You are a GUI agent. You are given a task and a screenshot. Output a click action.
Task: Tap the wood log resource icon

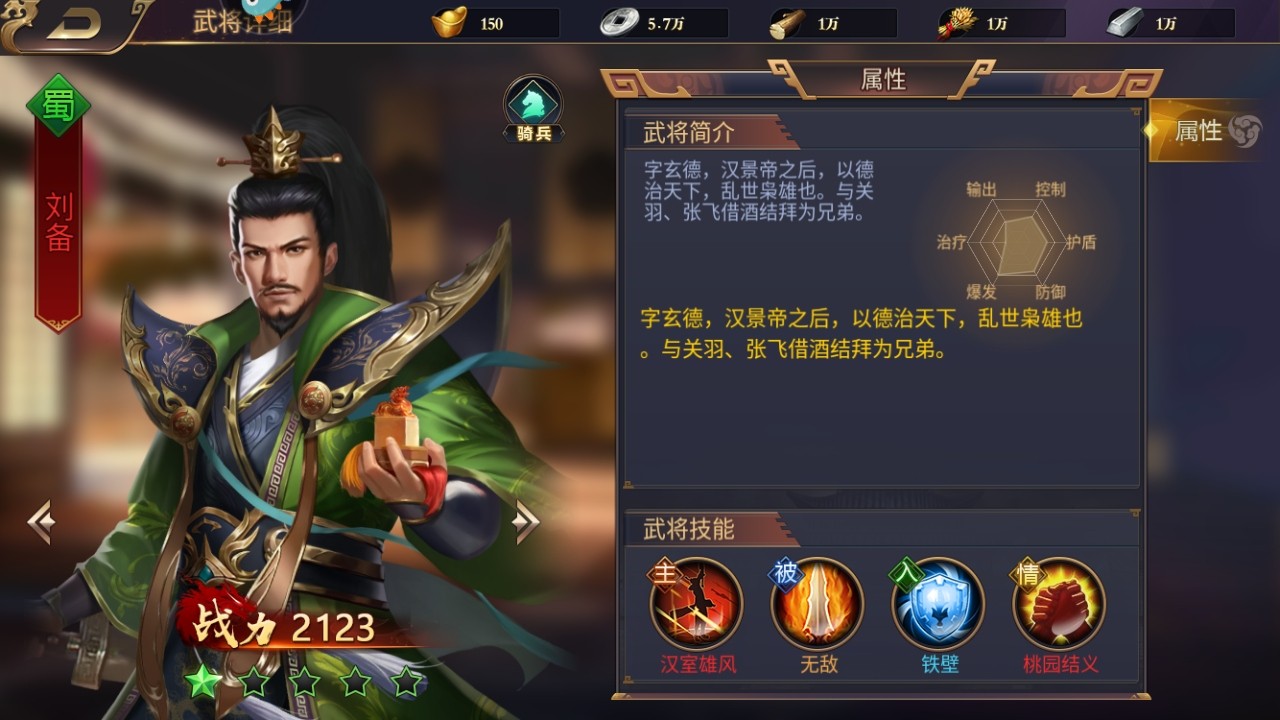pos(788,23)
